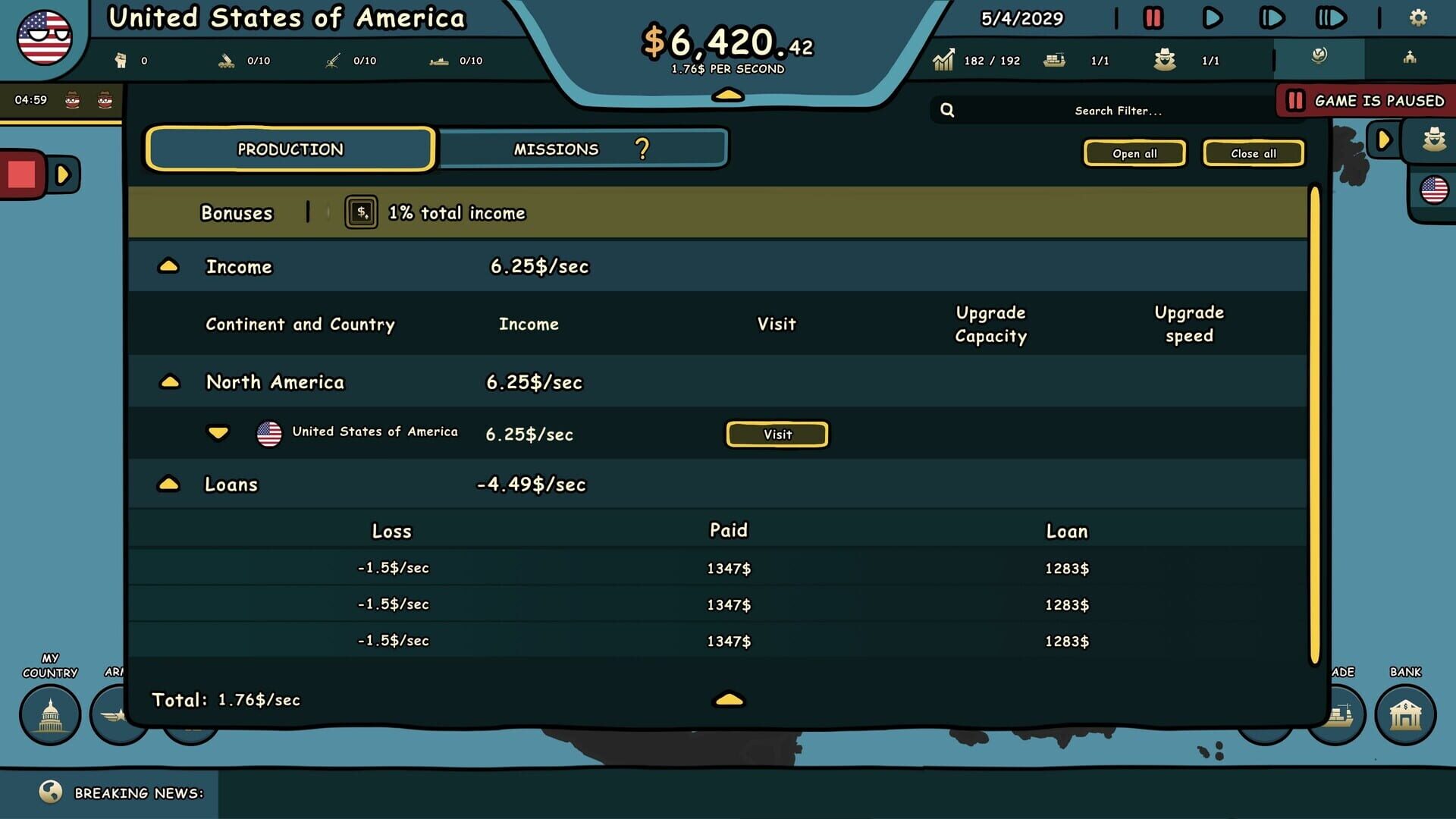This screenshot has height=819, width=1456.
Task: Select the spy agent icon in top bar
Action: click(1164, 59)
